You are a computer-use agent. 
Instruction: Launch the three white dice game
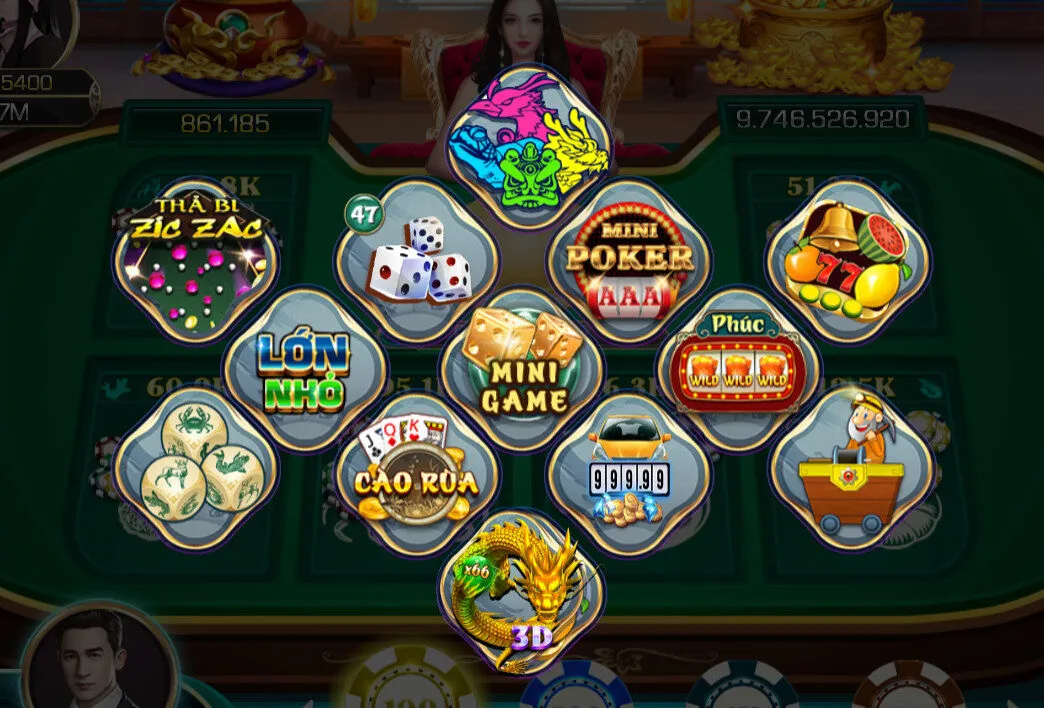click(x=417, y=262)
